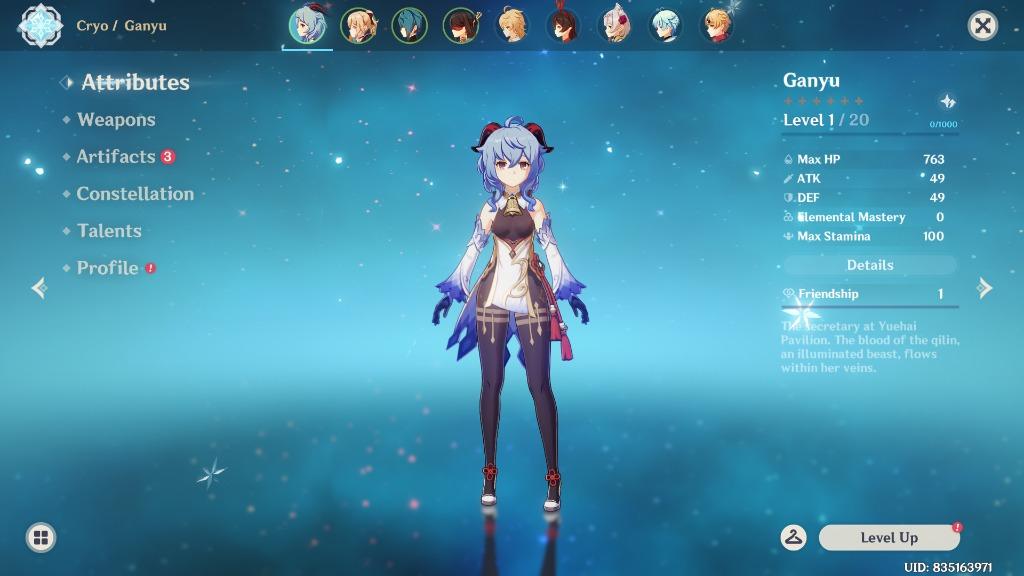The width and height of the screenshot is (1024, 576).
Task: Show Ganyu's Constellation screen
Action: click(x=135, y=194)
